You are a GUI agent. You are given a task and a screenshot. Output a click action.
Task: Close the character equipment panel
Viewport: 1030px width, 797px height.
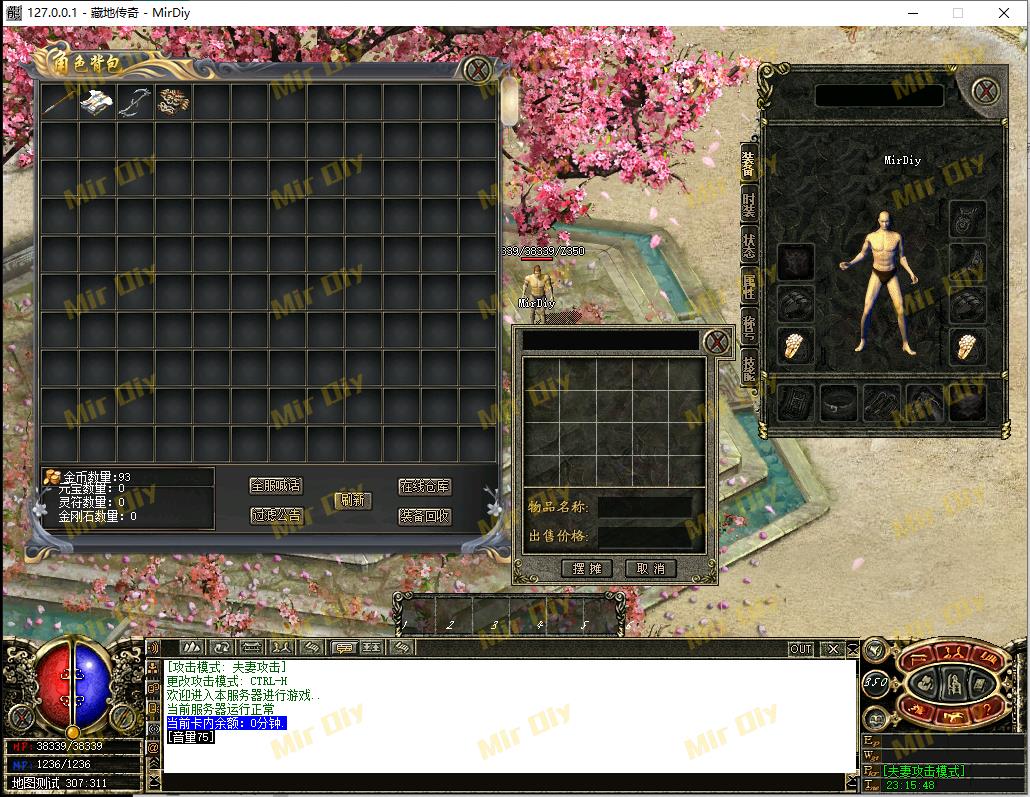986,92
